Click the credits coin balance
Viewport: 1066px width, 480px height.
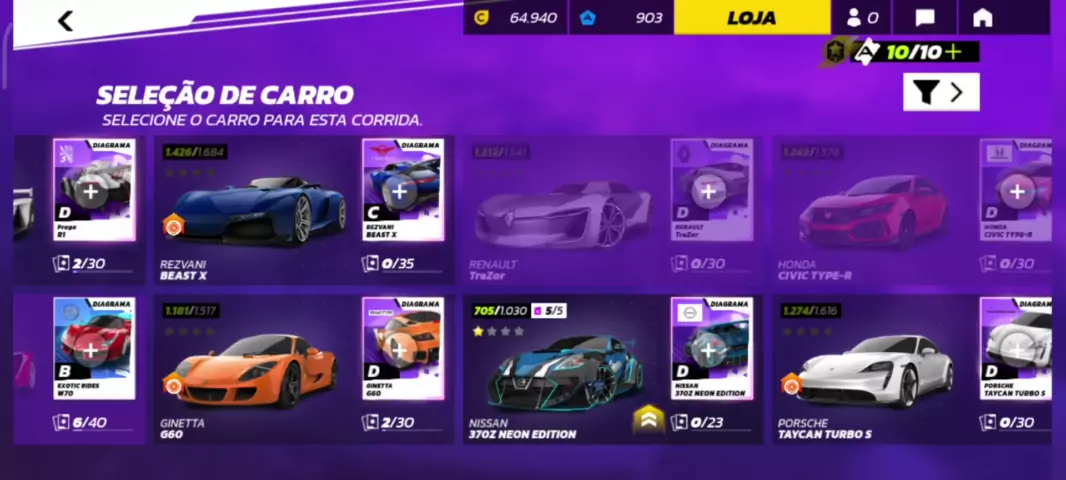pos(515,18)
